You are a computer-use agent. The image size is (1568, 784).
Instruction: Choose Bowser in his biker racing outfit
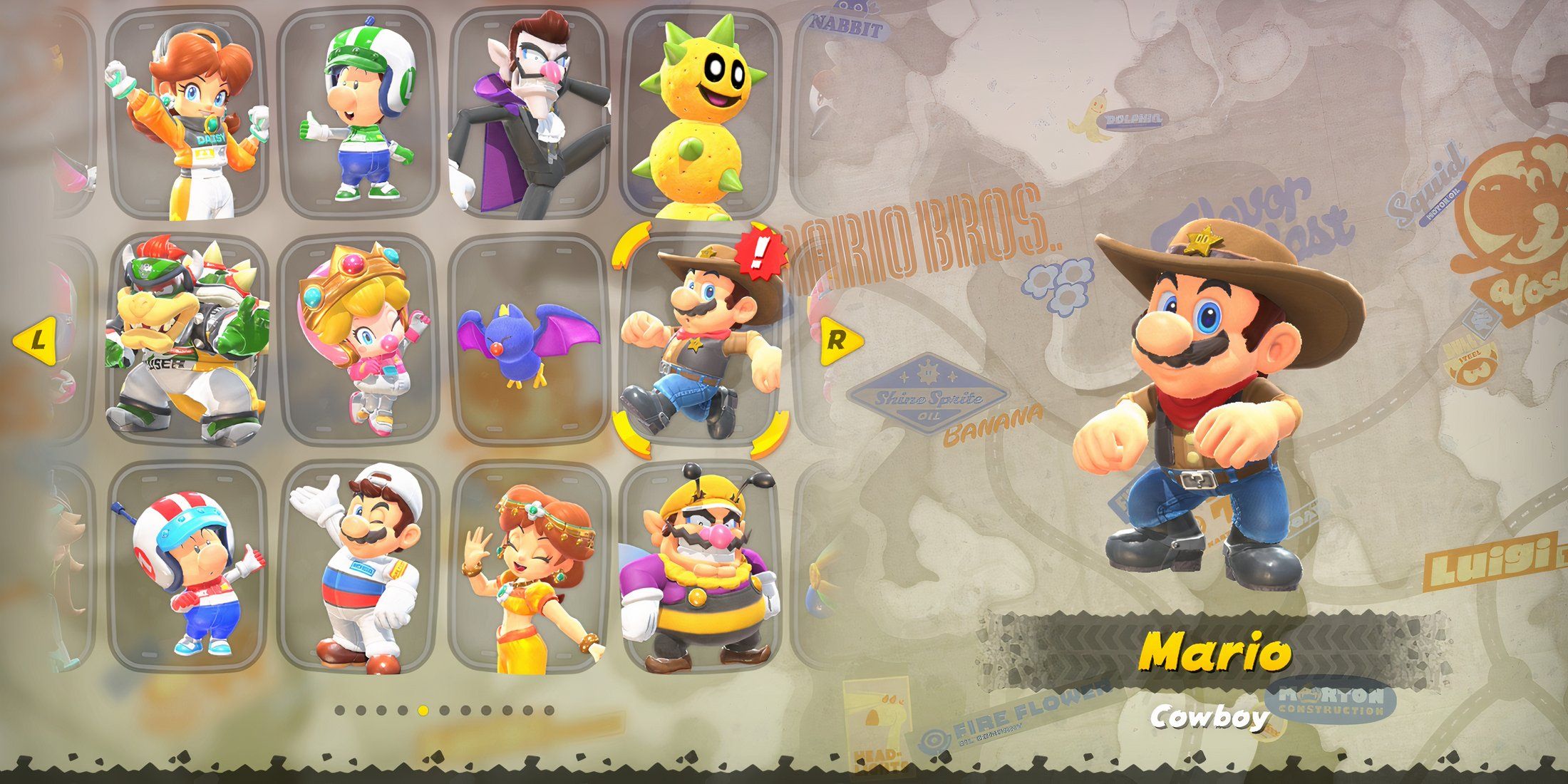pos(187,341)
